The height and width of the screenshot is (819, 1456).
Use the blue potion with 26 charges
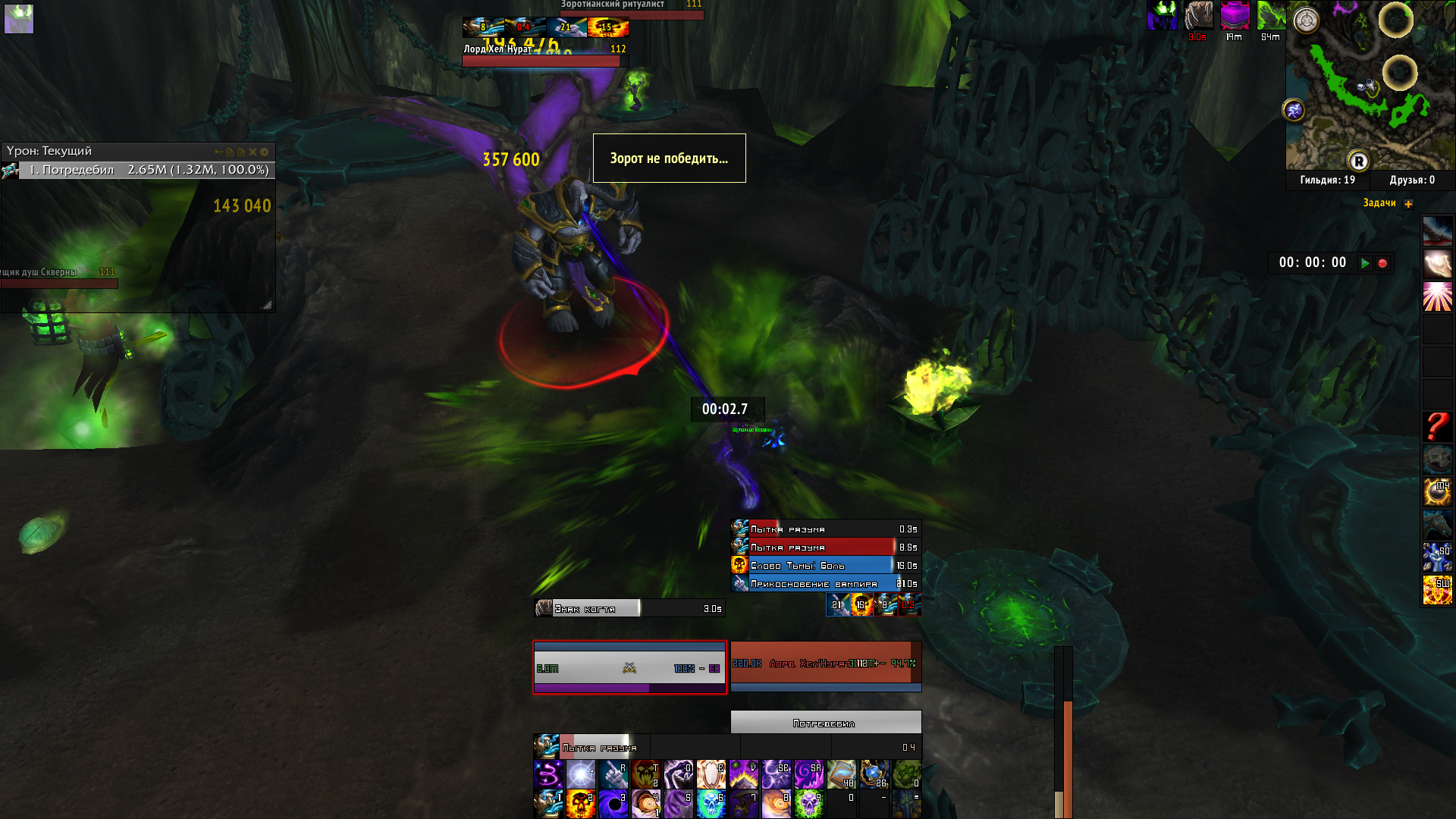click(874, 774)
